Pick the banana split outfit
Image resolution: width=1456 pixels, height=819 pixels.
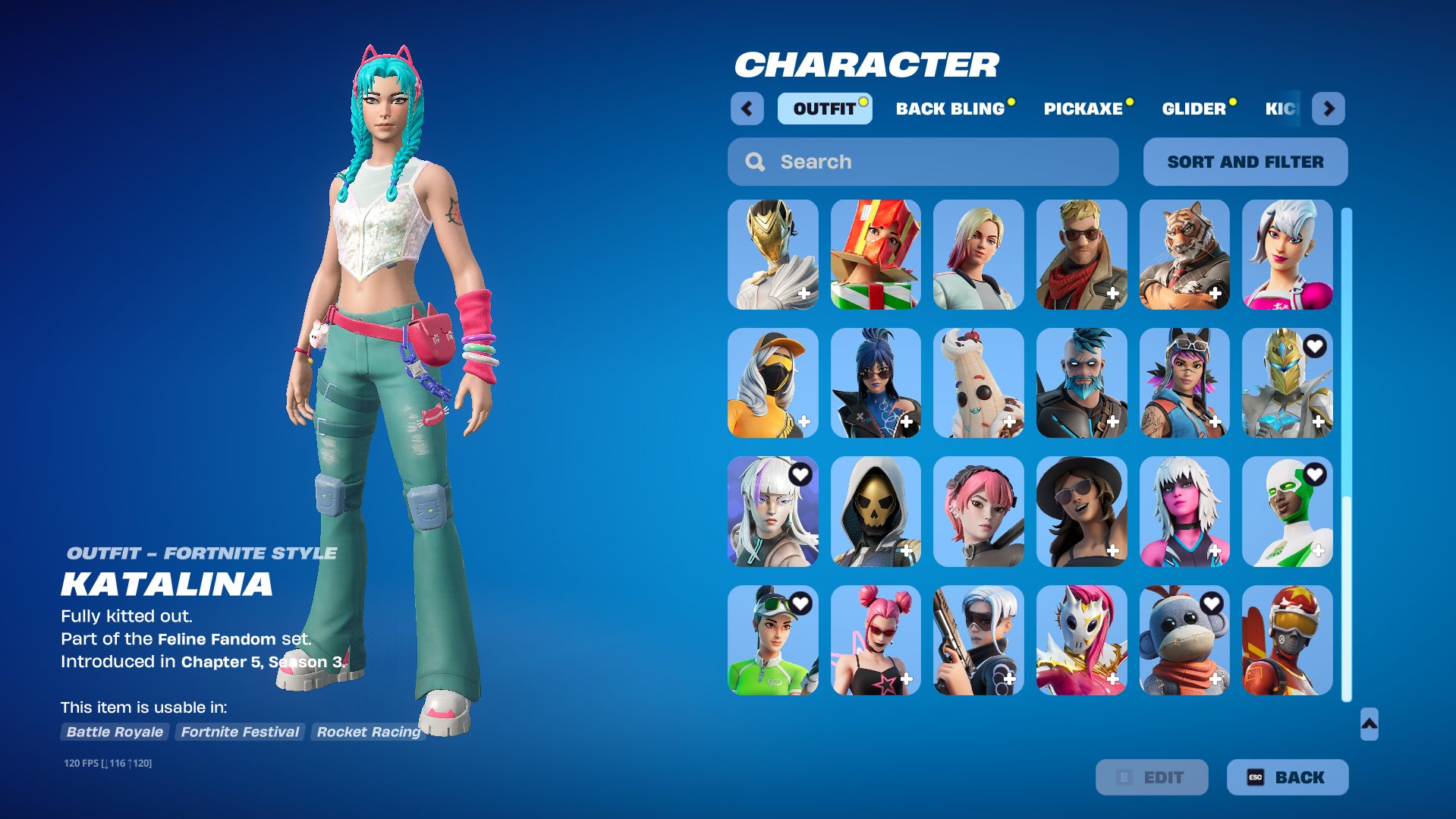click(x=978, y=383)
